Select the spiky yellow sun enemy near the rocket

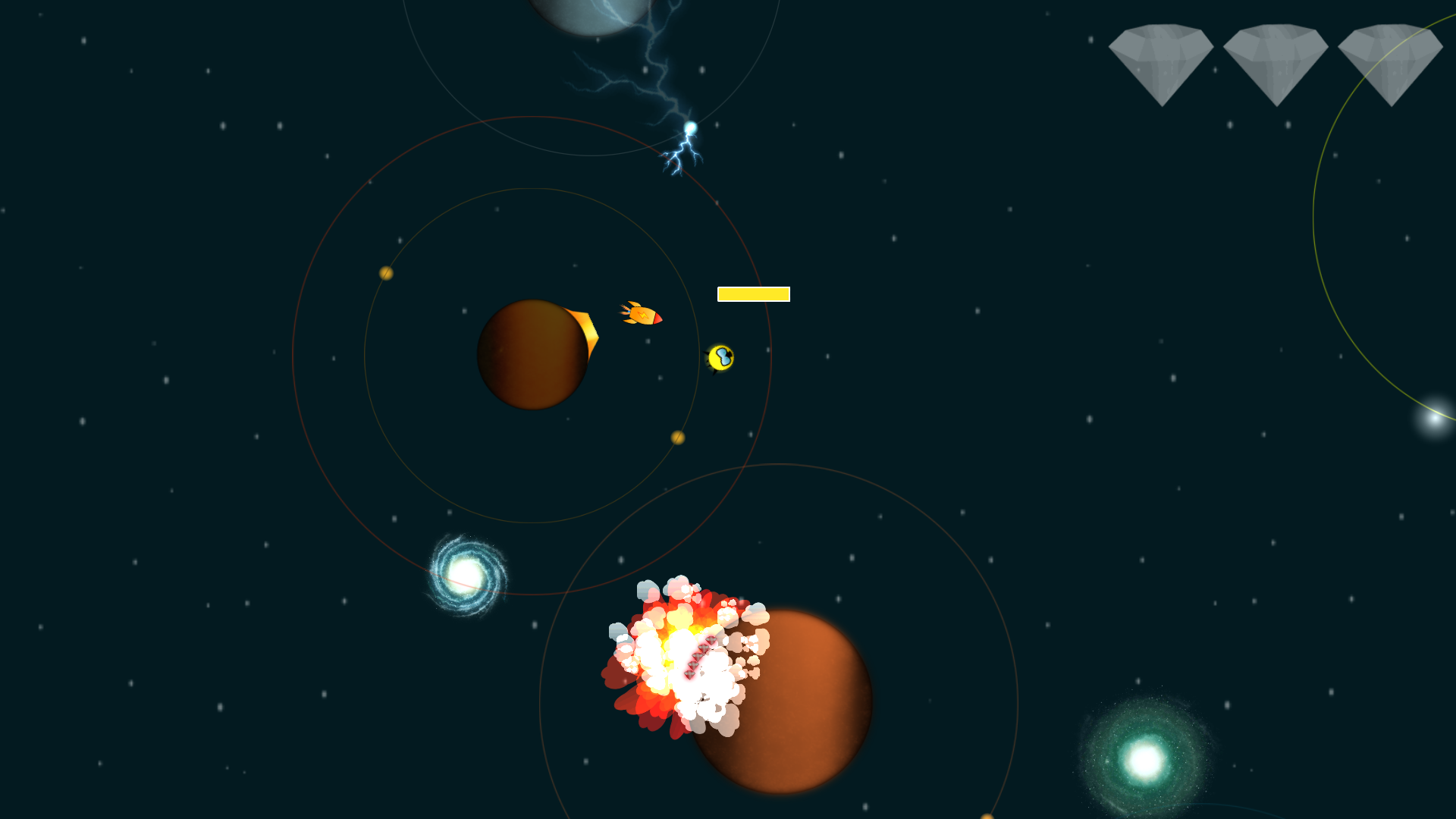722,359
